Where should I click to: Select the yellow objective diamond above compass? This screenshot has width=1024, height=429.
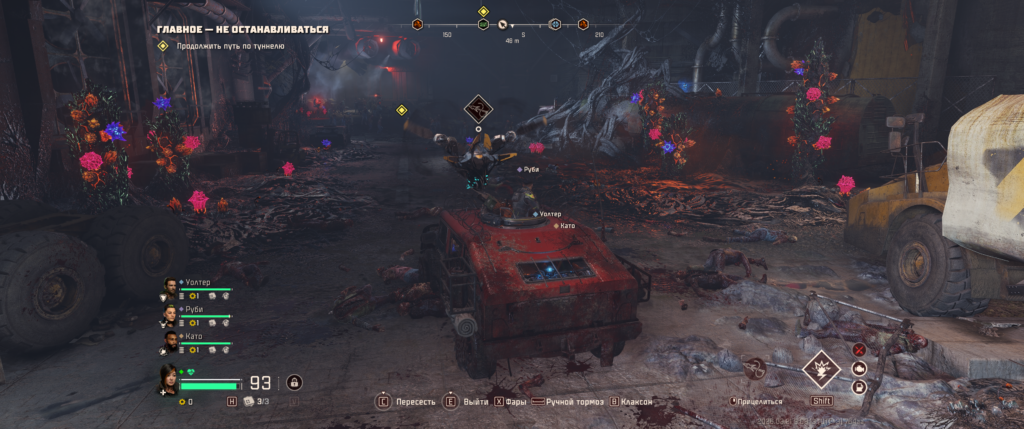click(483, 11)
